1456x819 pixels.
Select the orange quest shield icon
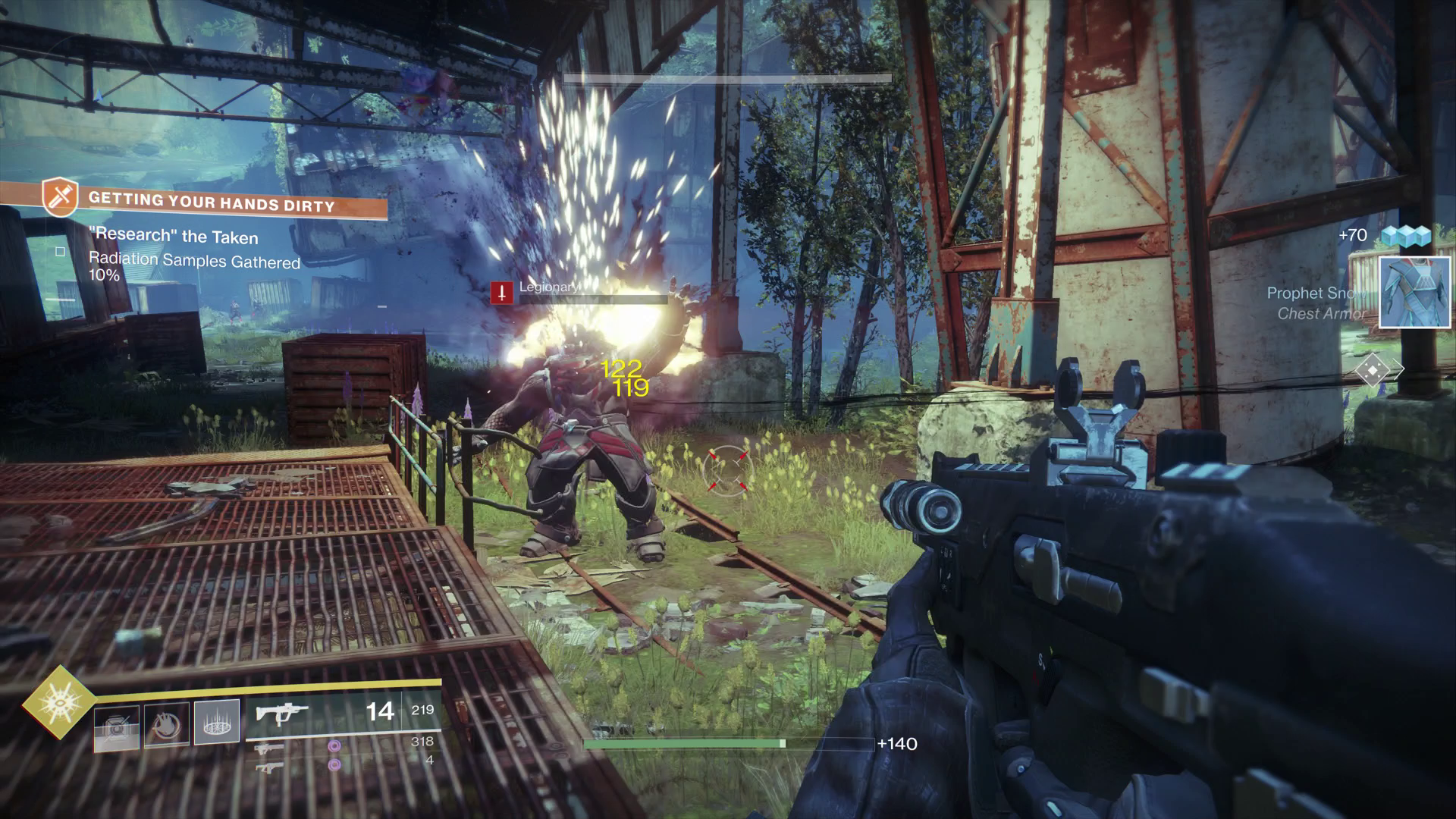(x=60, y=196)
